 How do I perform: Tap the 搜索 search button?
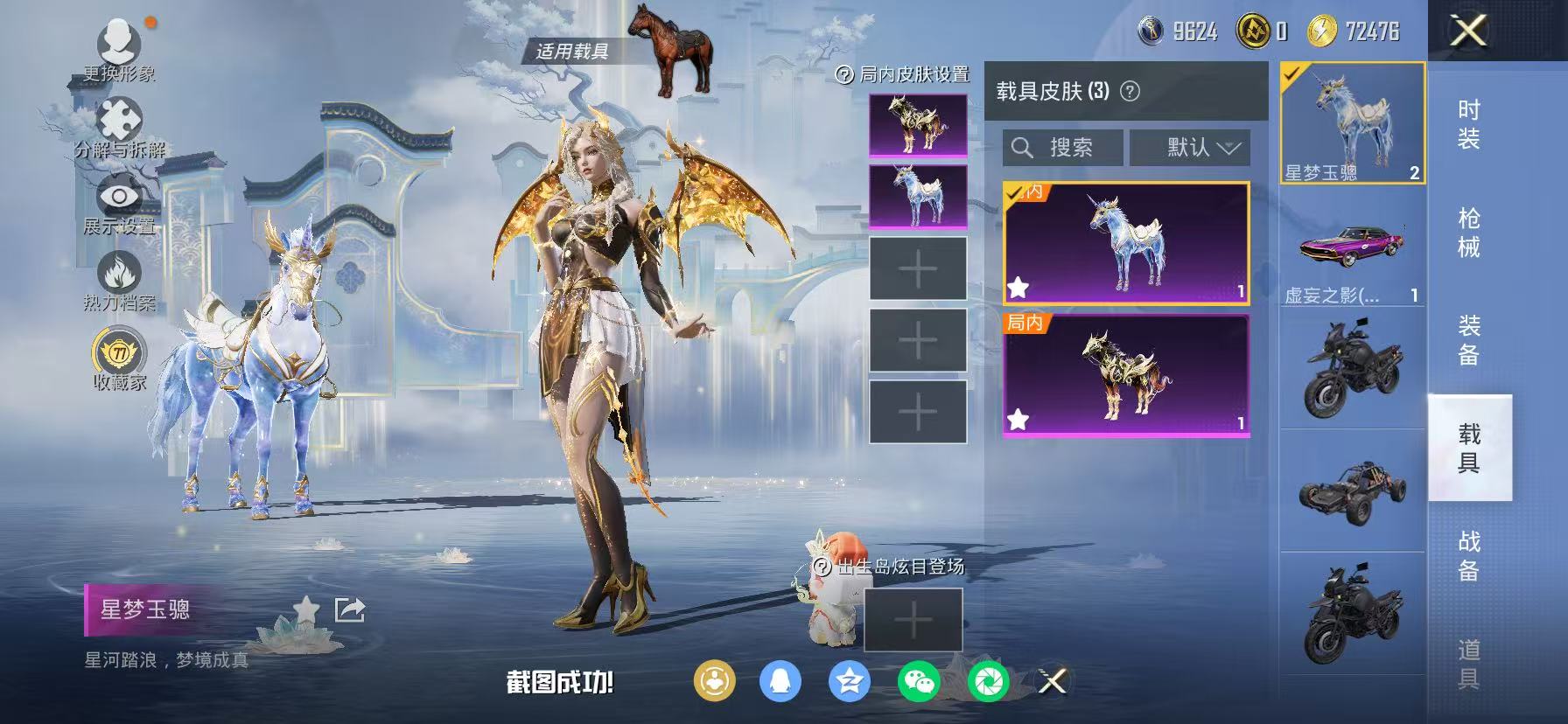[1062, 147]
